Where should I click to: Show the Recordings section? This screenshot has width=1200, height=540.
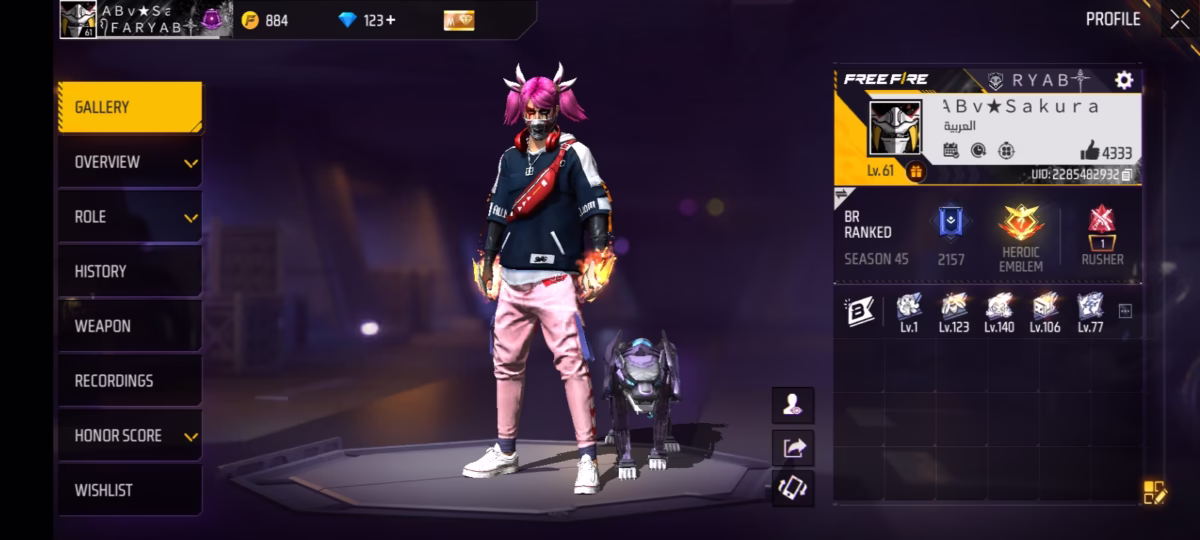pos(129,381)
